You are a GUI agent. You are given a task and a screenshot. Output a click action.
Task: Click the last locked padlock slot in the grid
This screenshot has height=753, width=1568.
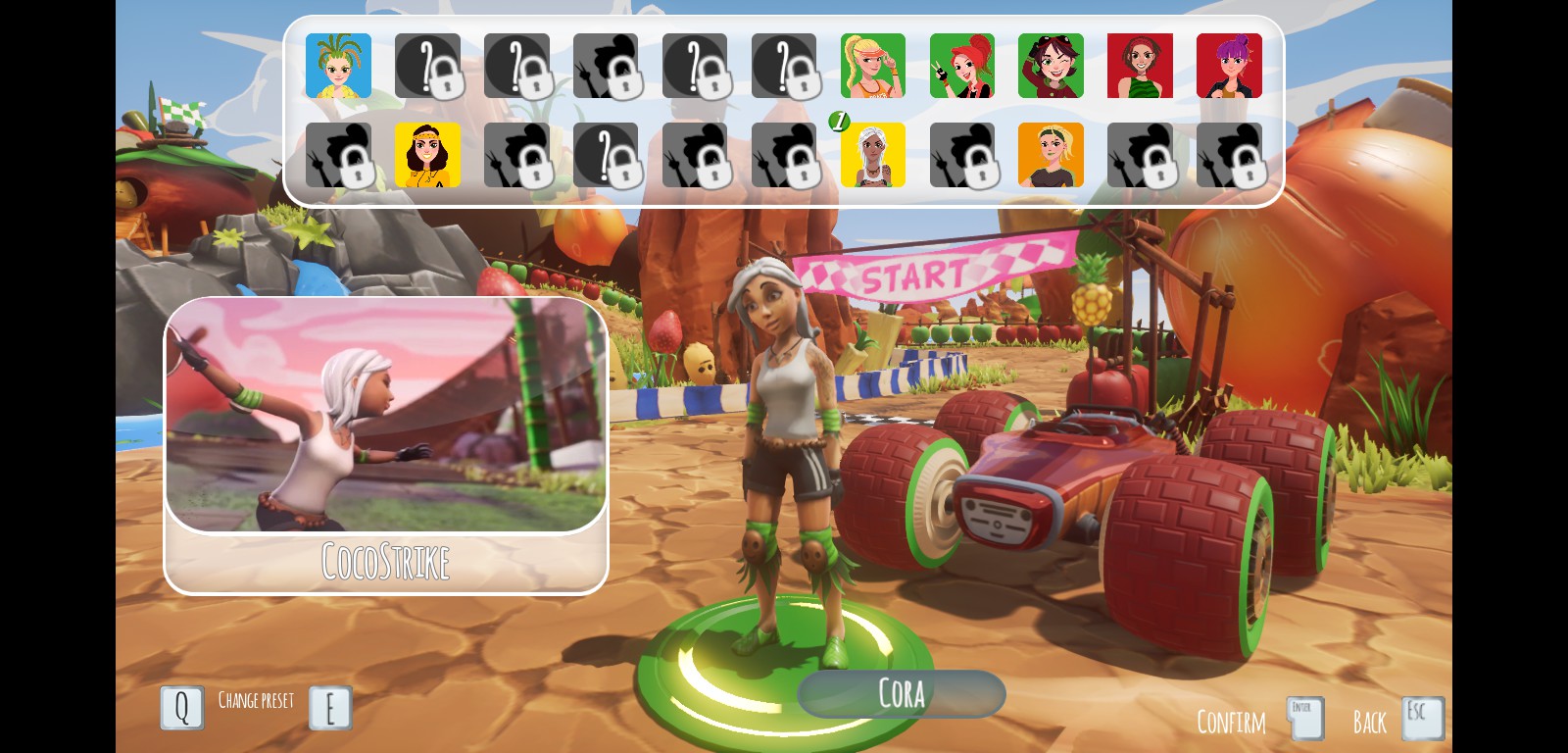point(1229,155)
